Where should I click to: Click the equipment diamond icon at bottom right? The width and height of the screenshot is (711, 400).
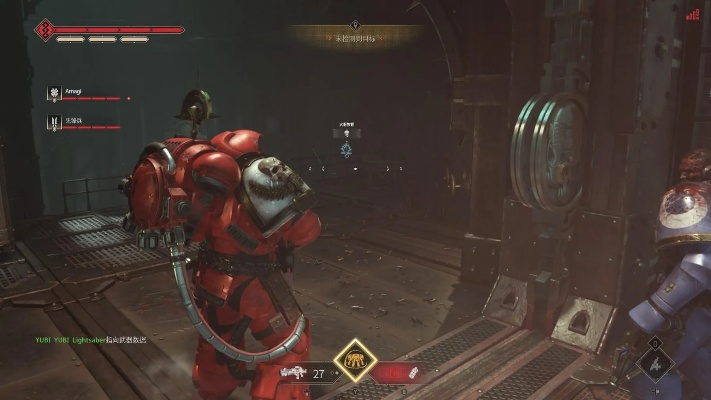[656, 364]
